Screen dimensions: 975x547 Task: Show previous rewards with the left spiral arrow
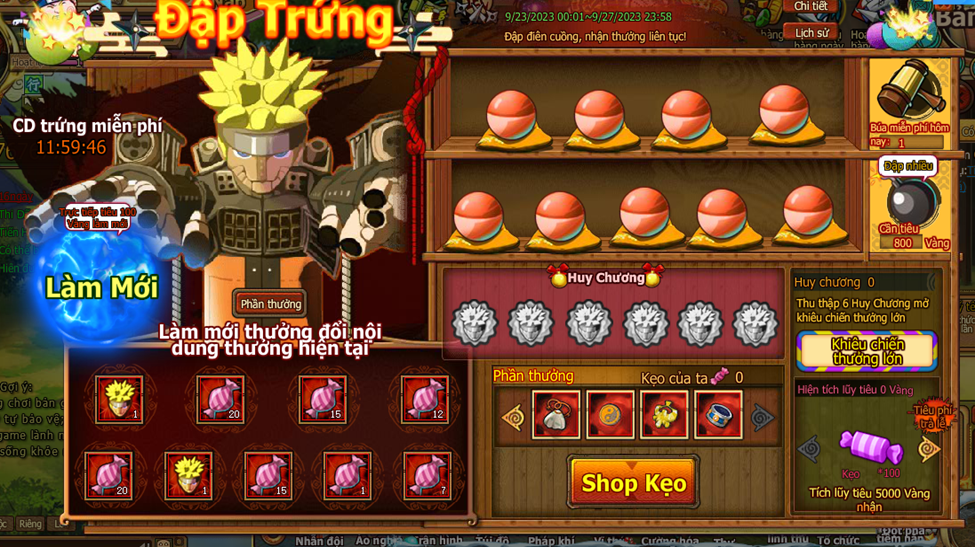pos(513,417)
